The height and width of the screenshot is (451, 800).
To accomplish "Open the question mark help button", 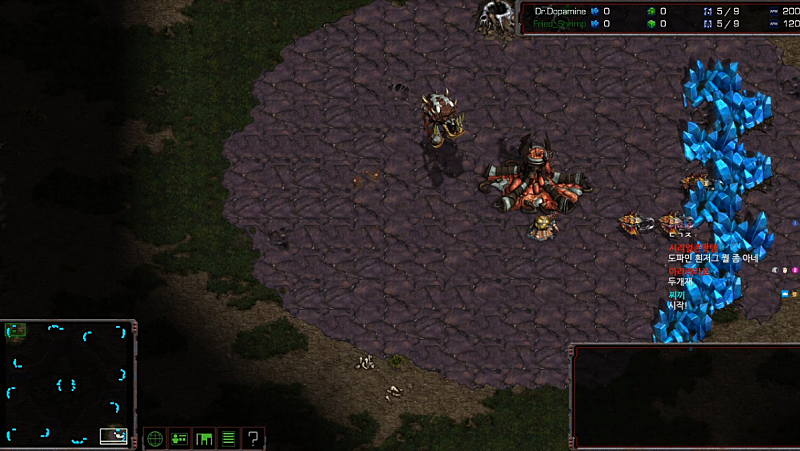I will coord(253,438).
